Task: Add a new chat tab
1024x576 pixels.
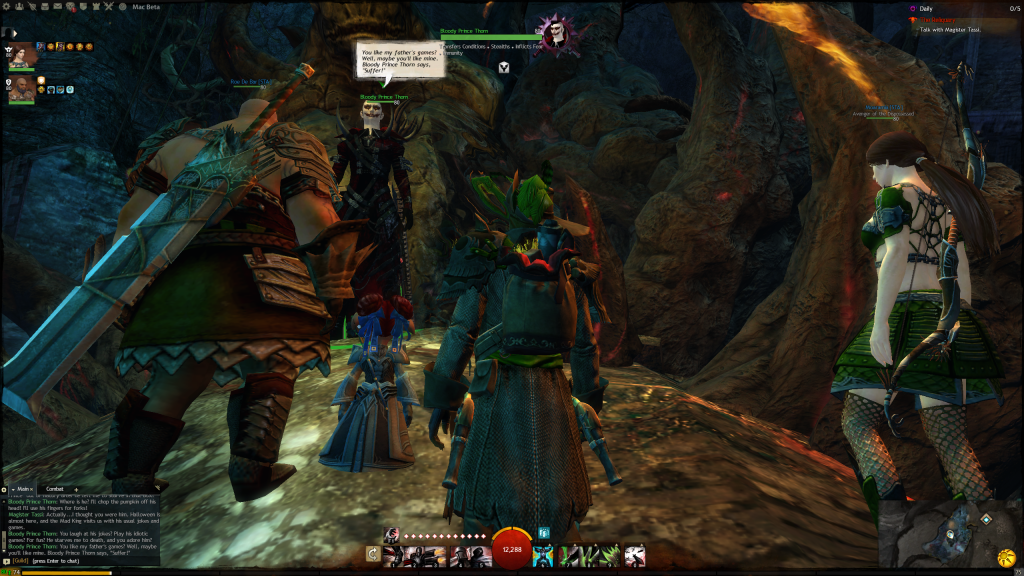Action: click(77, 489)
